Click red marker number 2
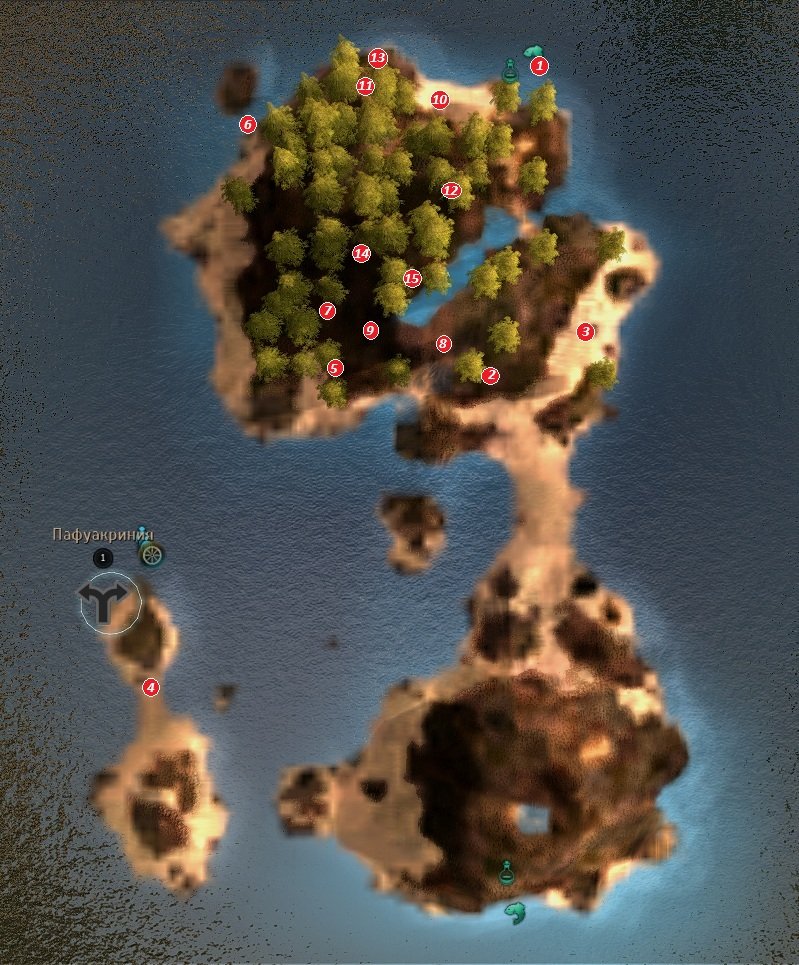Image resolution: width=799 pixels, height=965 pixels. pos(490,376)
